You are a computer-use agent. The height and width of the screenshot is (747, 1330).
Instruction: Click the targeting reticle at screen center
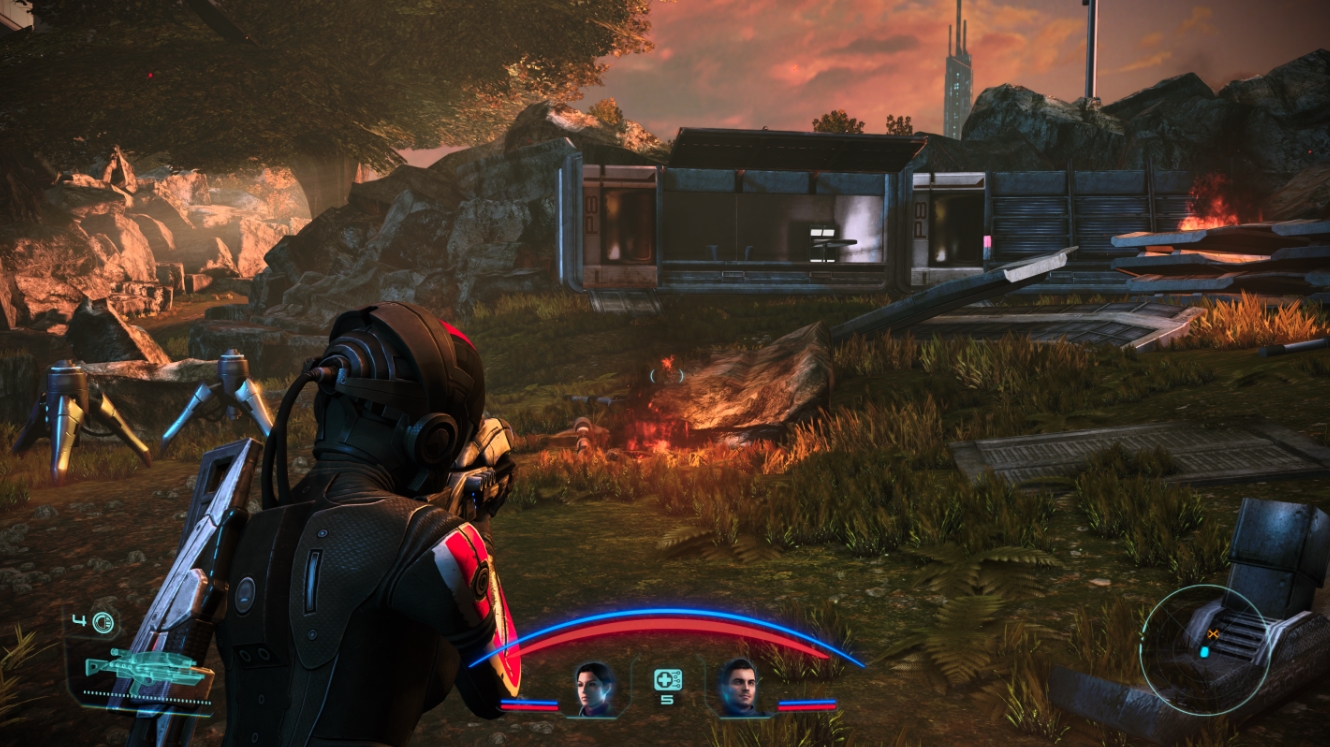point(665,374)
